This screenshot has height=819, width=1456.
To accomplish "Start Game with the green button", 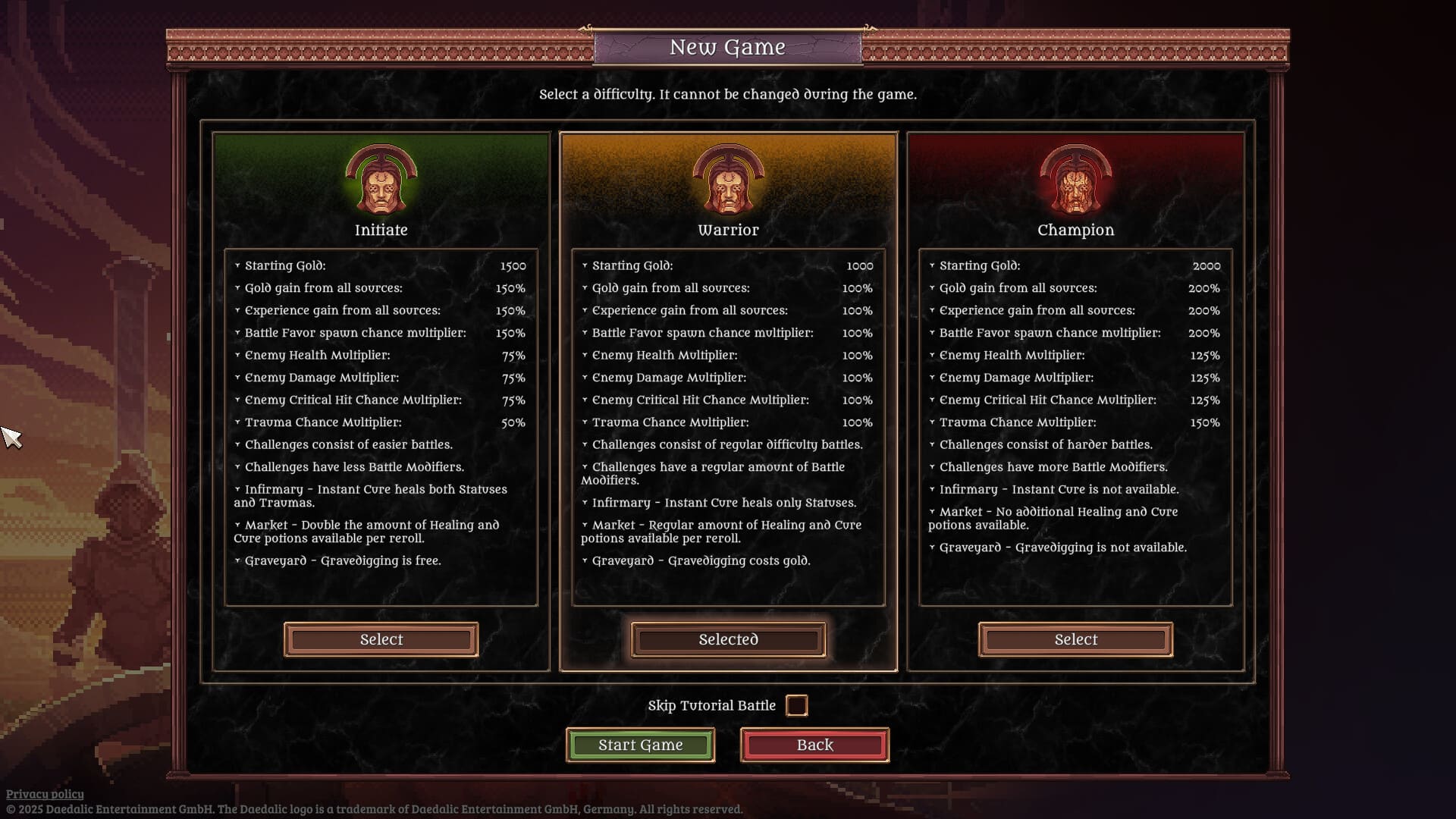I will (x=640, y=745).
